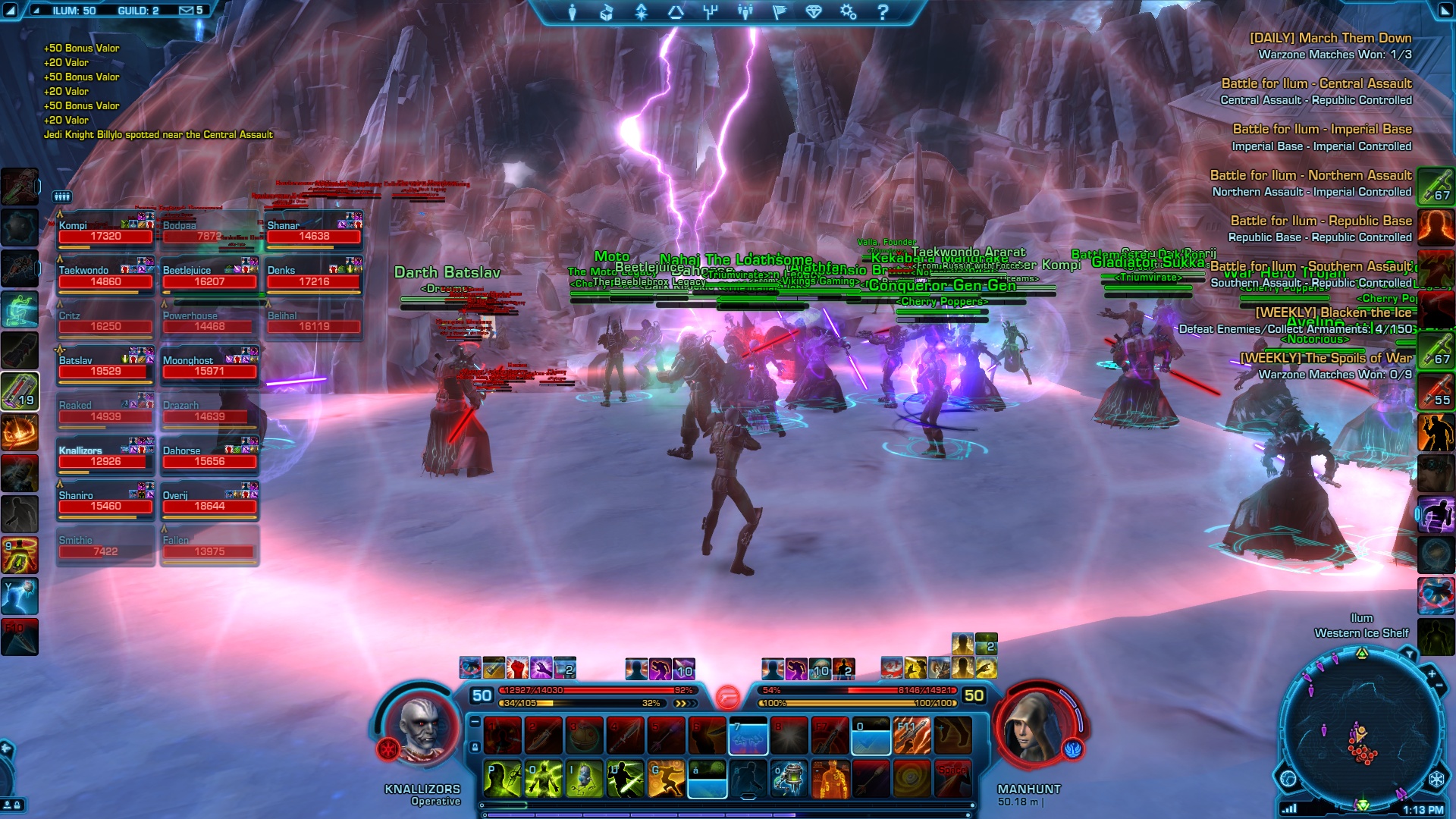Open the minimap filter funnel
1456x819 pixels.
click(x=1409, y=654)
